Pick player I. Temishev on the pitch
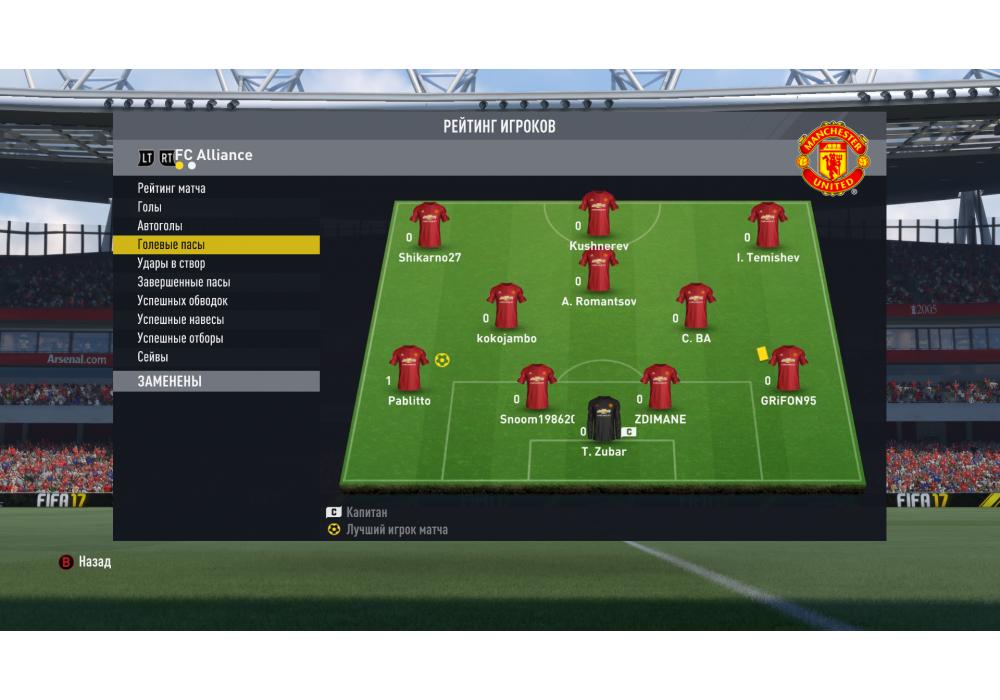1000x700 pixels. coord(768,225)
